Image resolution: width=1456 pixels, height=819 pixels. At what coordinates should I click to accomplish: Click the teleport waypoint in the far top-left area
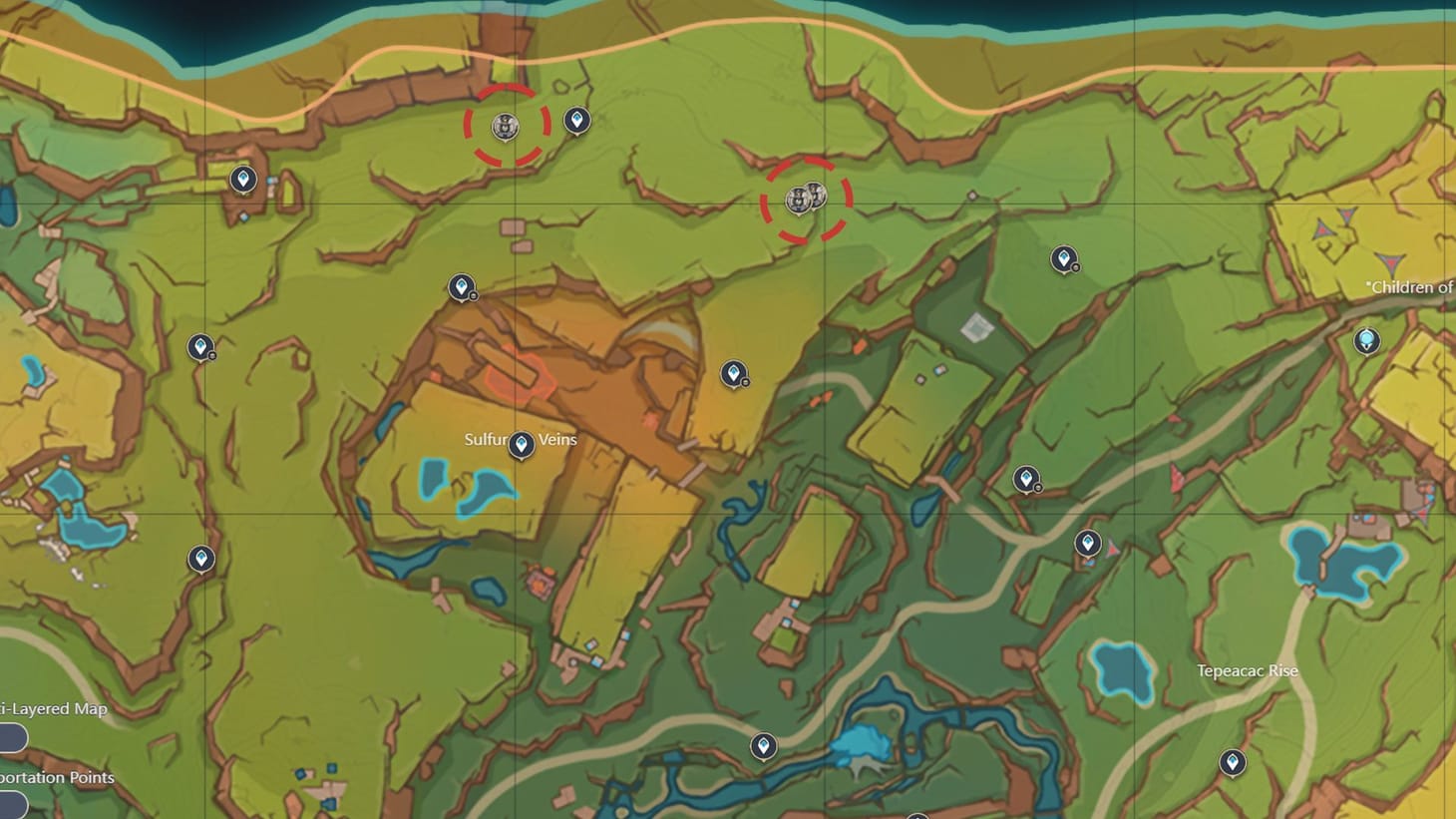click(x=242, y=180)
